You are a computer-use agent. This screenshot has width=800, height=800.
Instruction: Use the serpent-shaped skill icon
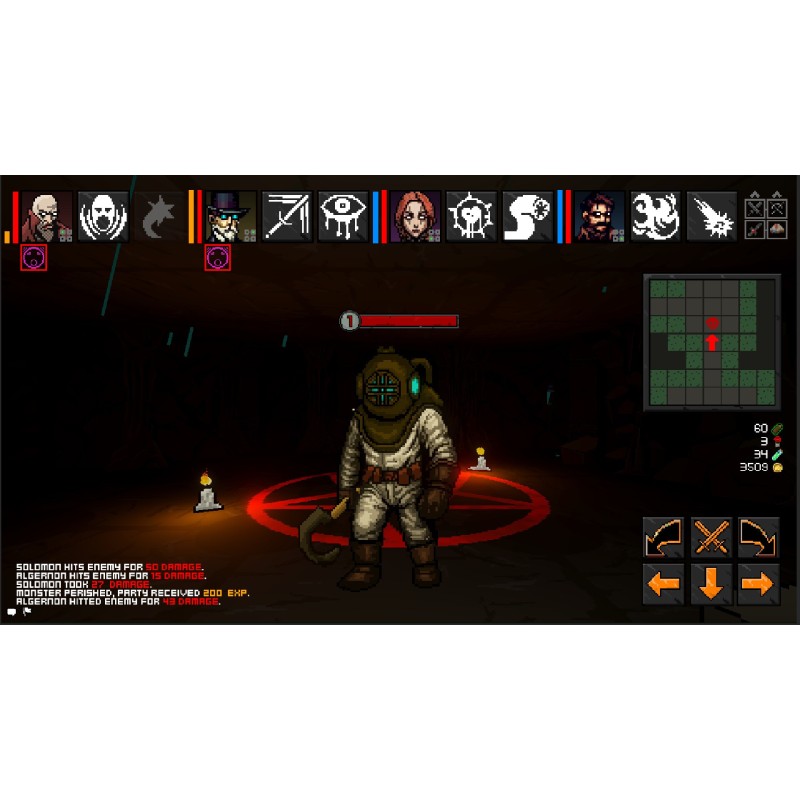(527, 217)
